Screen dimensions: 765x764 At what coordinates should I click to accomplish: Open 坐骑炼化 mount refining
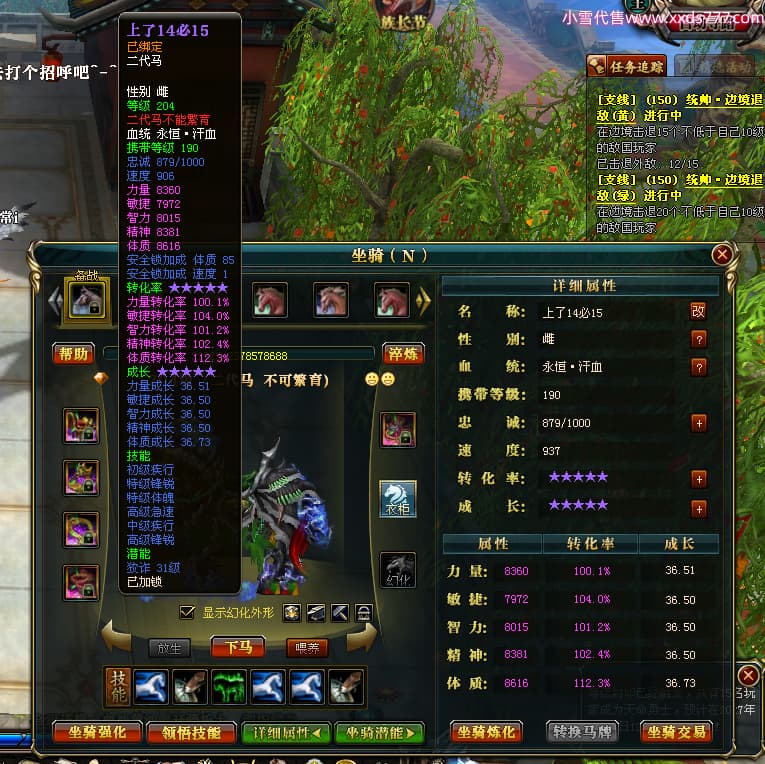487,732
